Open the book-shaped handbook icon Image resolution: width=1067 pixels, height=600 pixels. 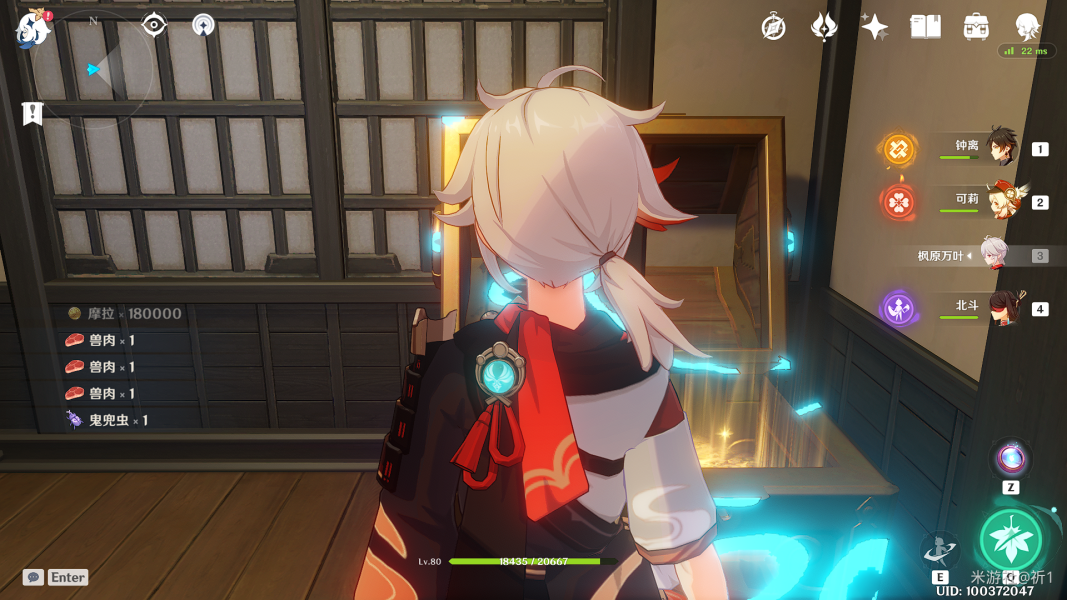(925, 27)
